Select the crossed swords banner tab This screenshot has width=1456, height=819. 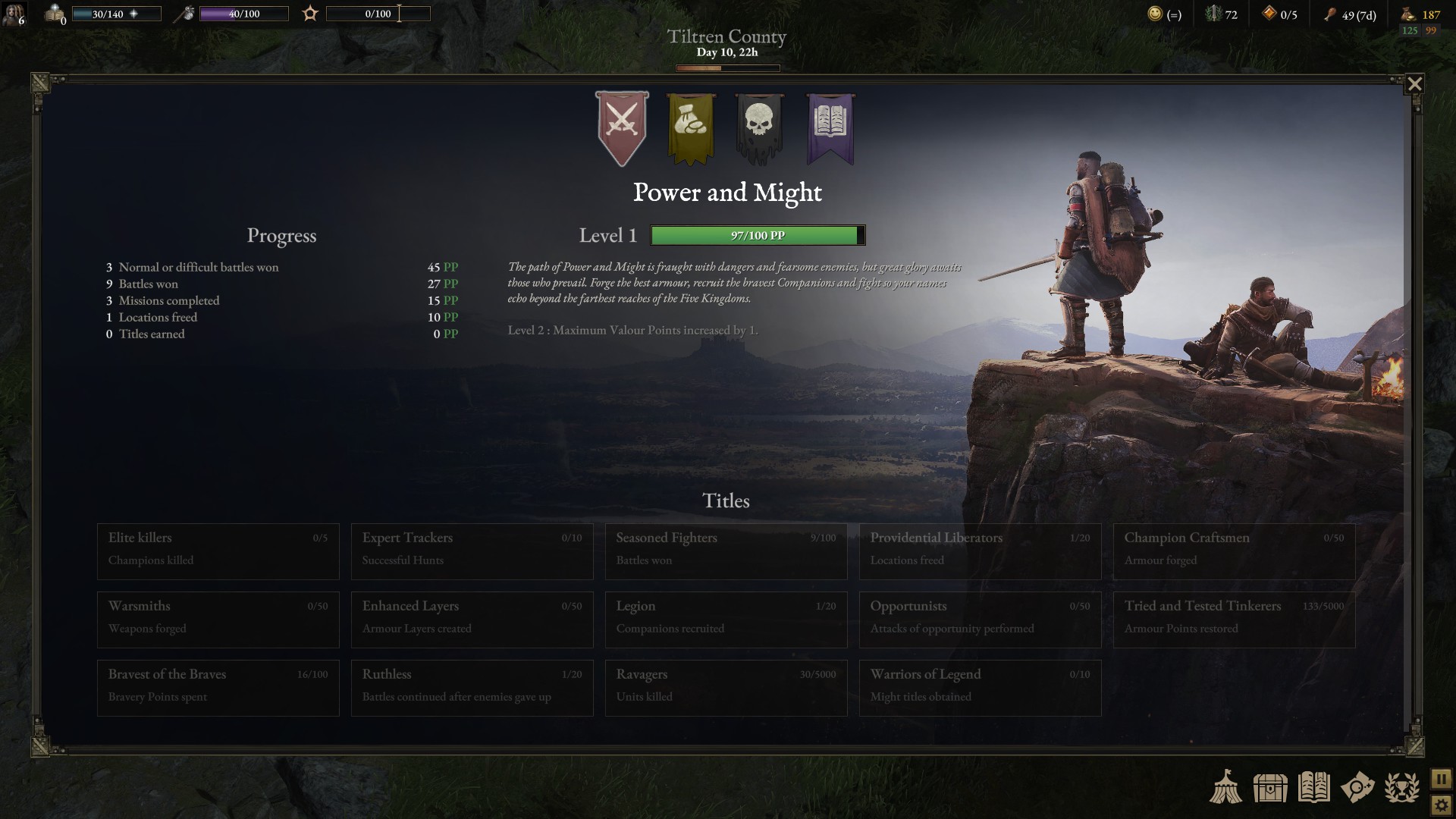[x=622, y=127]
